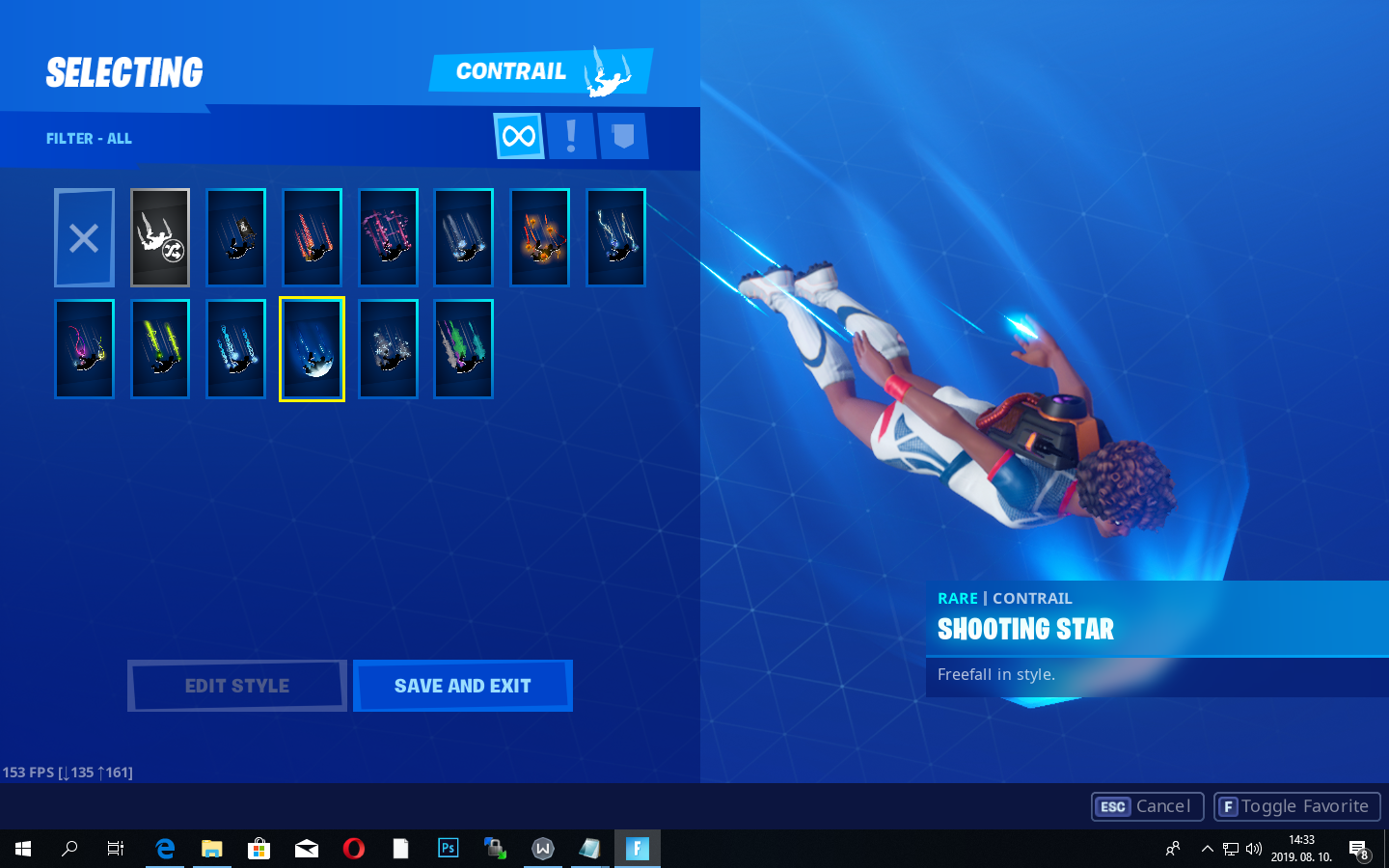Switch to the shield-shaped filter tab

tap(623, 136)
